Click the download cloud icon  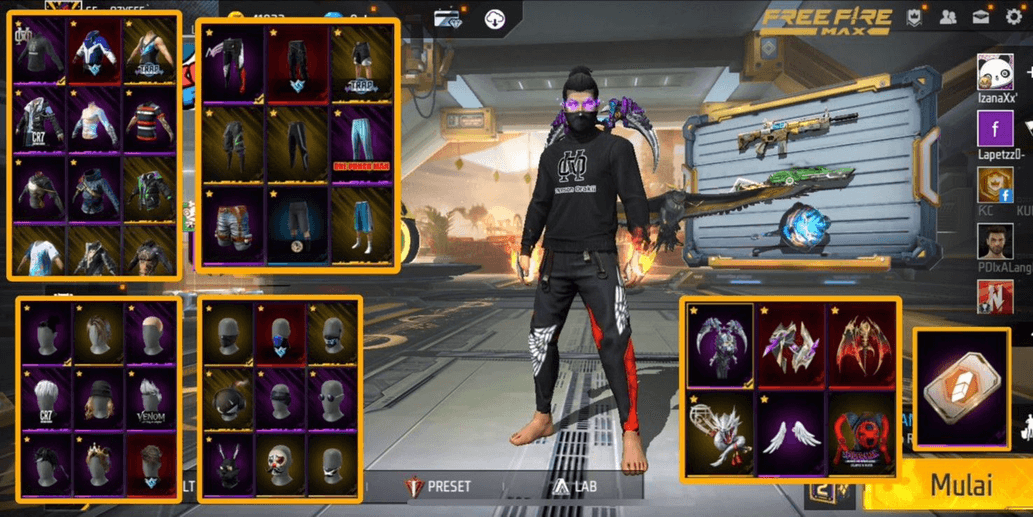[x=494, y=18]
